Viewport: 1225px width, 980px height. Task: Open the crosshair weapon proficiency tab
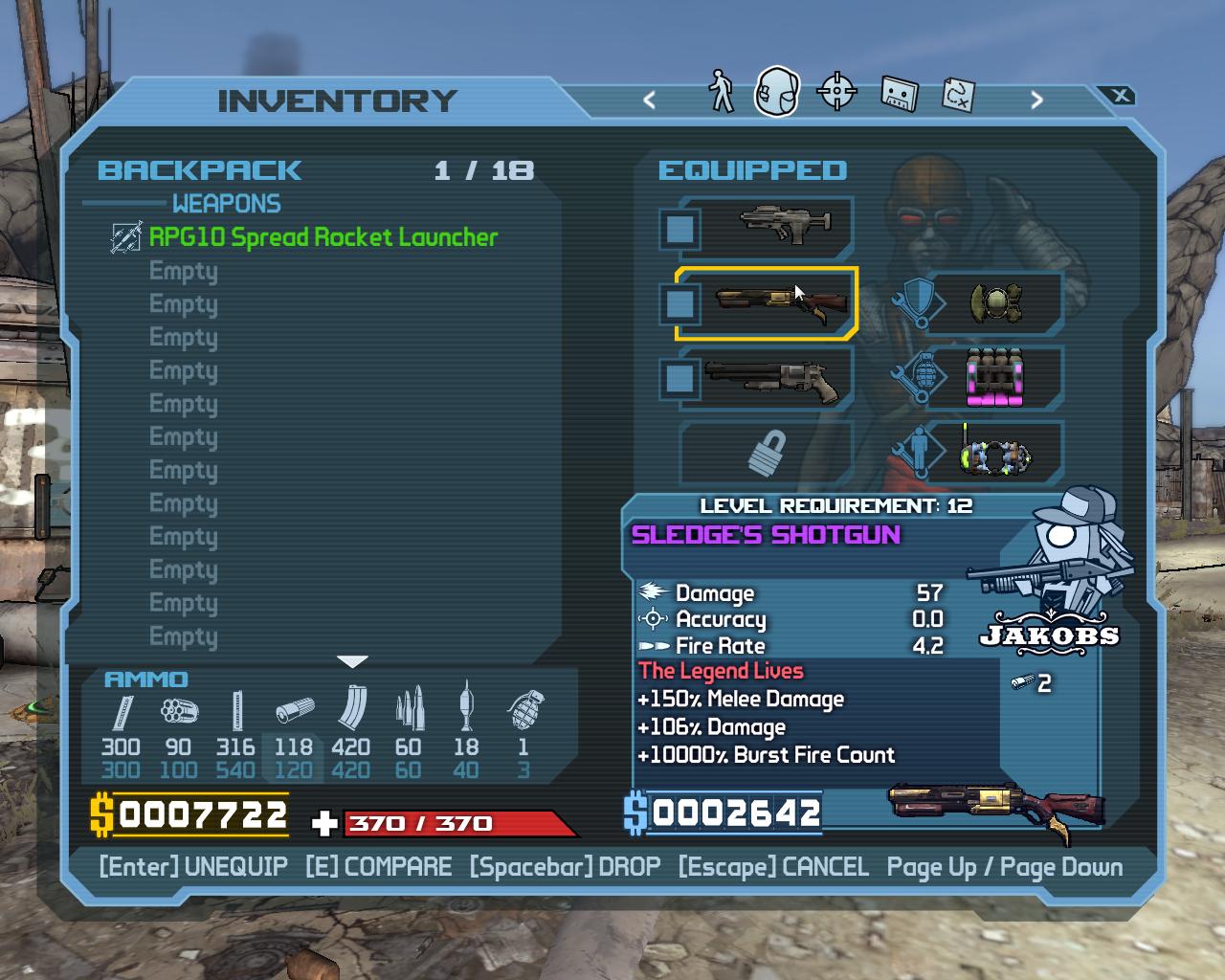(x=837, y=92)
